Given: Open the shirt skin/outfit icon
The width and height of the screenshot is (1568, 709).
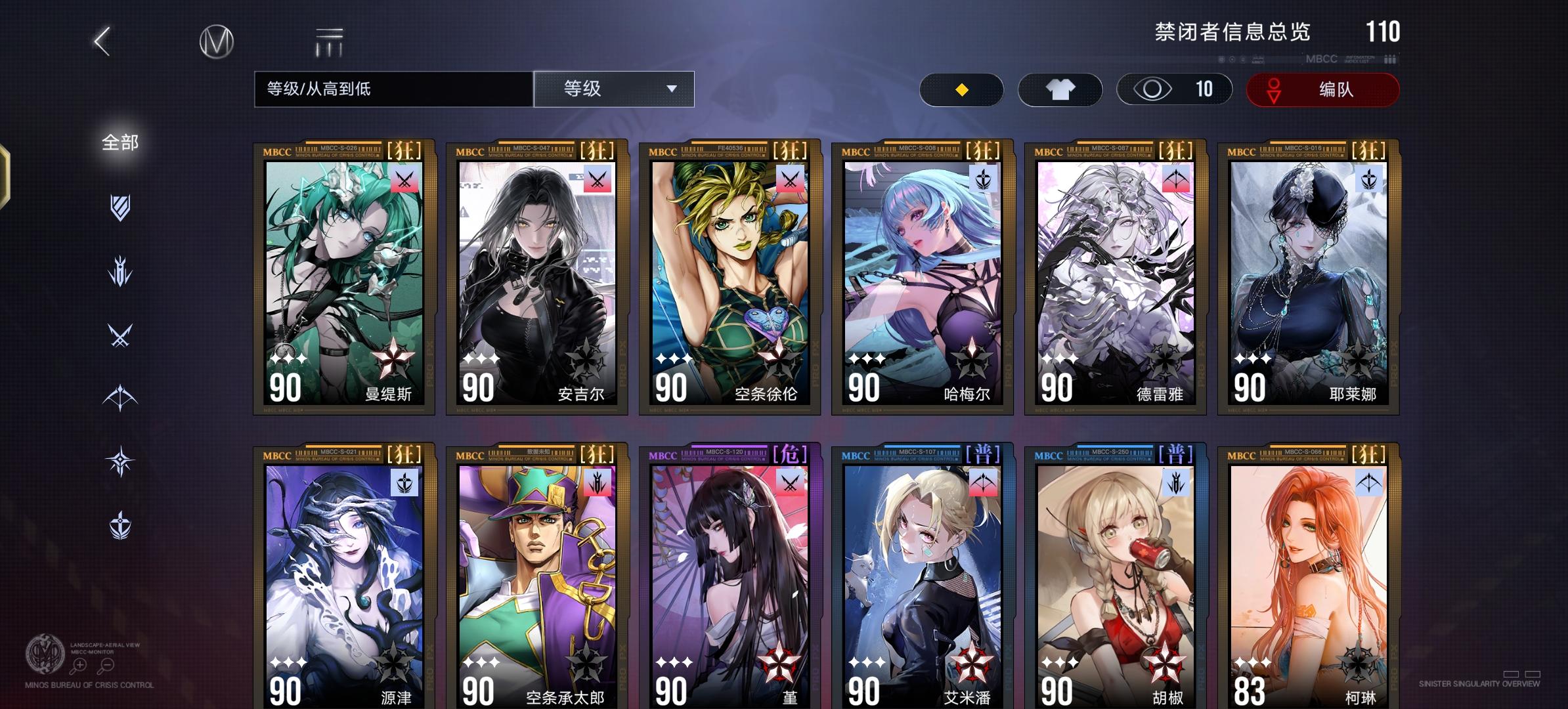Looking at the screenshot, I should click(x=1060, y=89).
